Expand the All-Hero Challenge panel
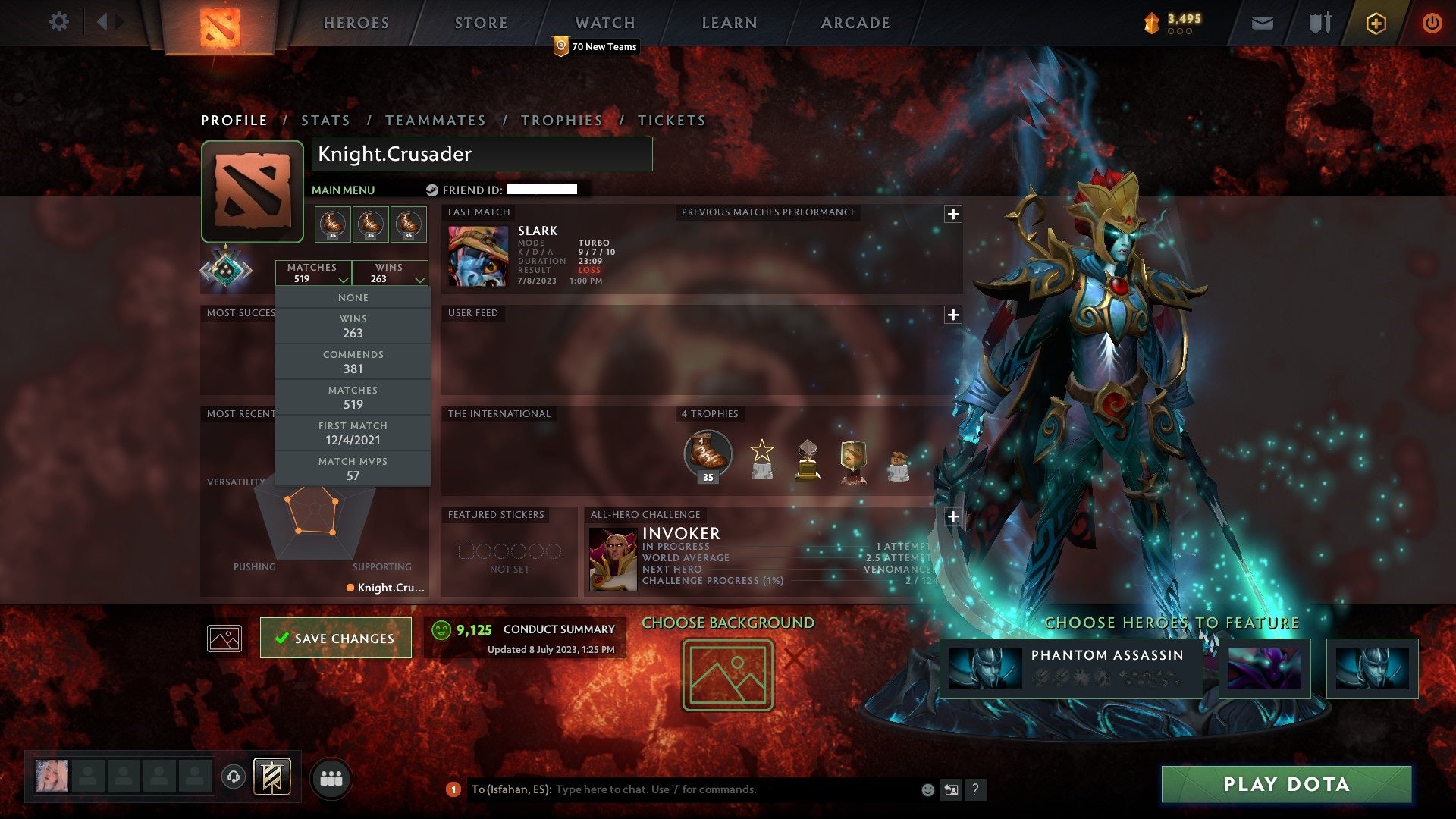This screenshot has height=819, width=1456. click(x=953, y=516)
